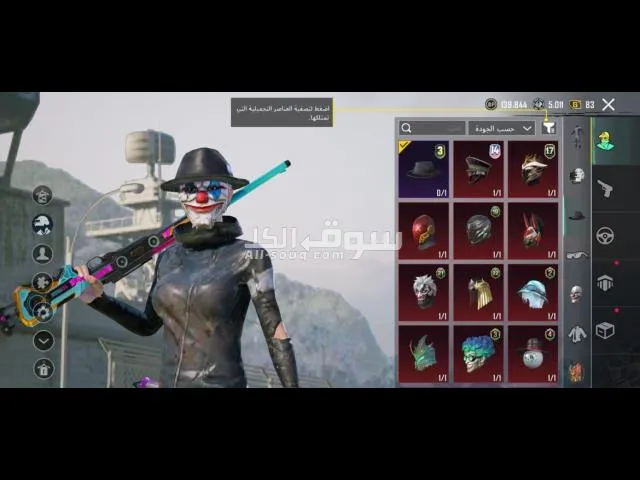Select the black officer cap item
Screen dimensions: 640x480
[478, 168]
